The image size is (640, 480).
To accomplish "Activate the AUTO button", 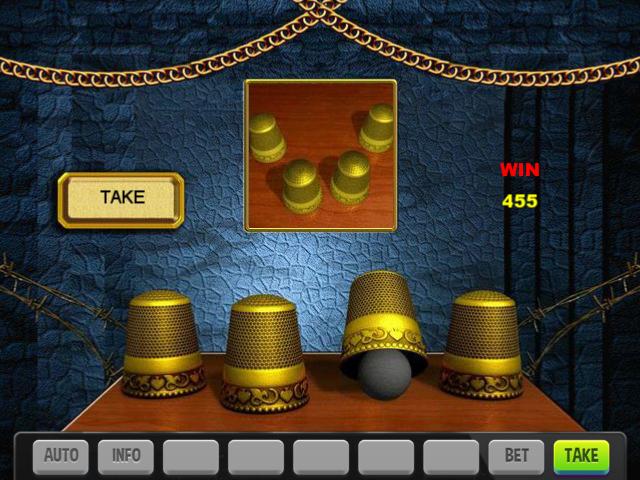I will 61,456.
